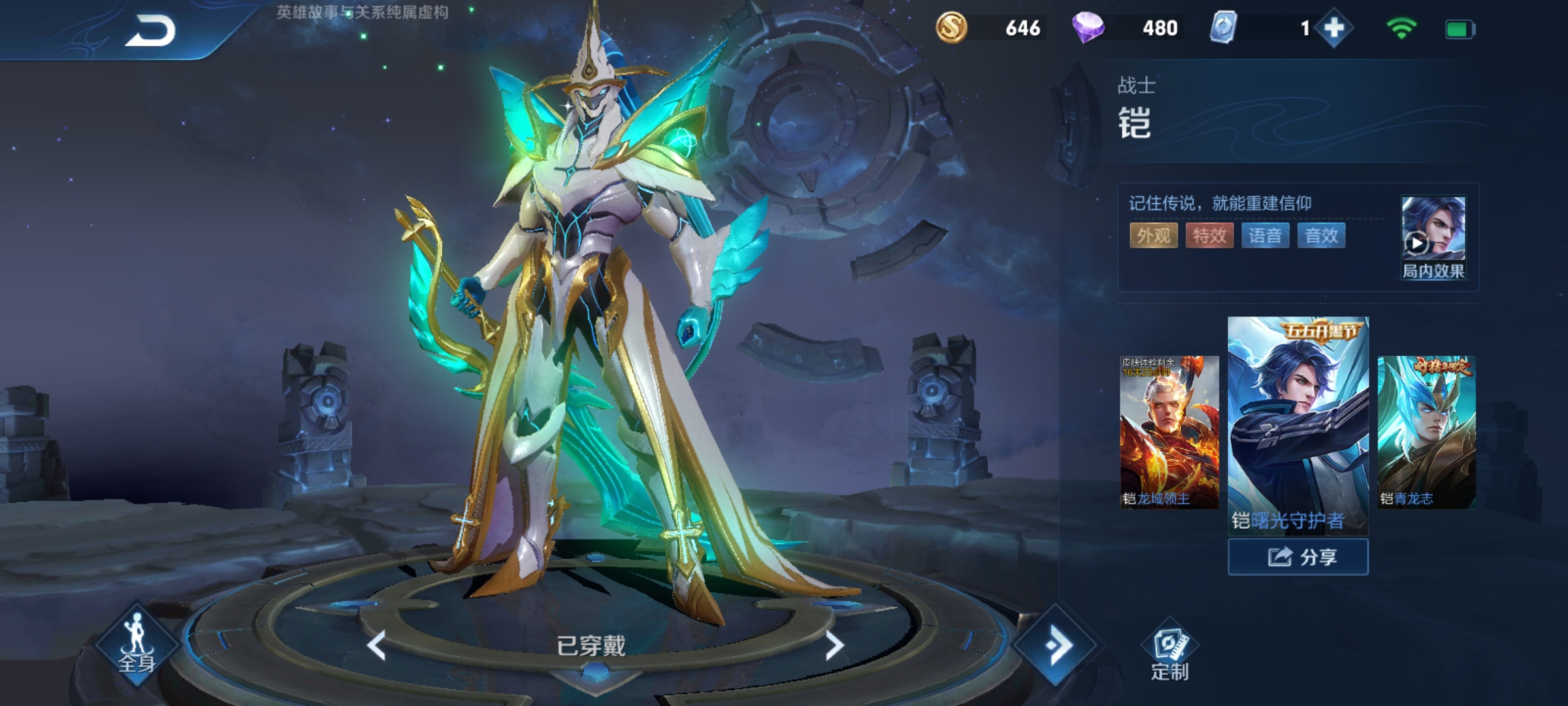Select the 音效 sound effects tag
The width and height of the screenshot is (1568, 706).
coord(1321,235)
